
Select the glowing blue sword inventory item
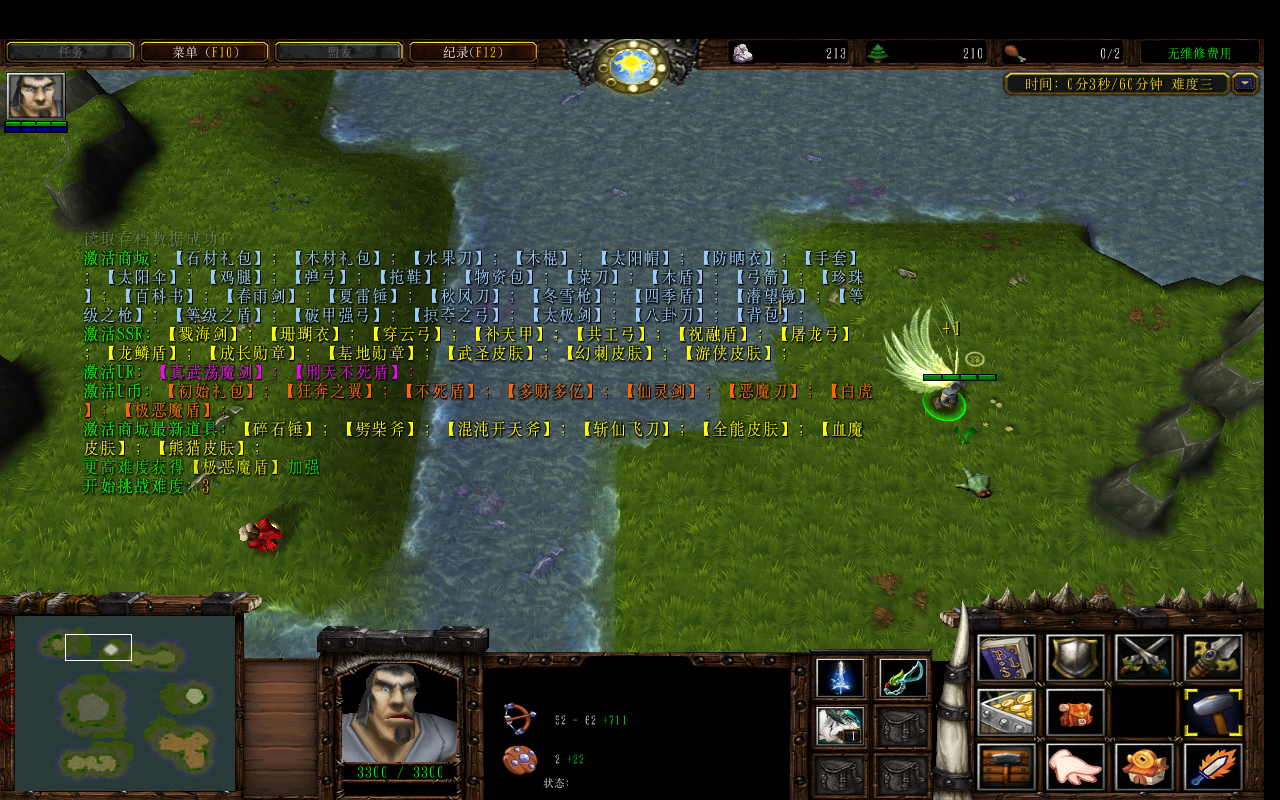(840, 678)
